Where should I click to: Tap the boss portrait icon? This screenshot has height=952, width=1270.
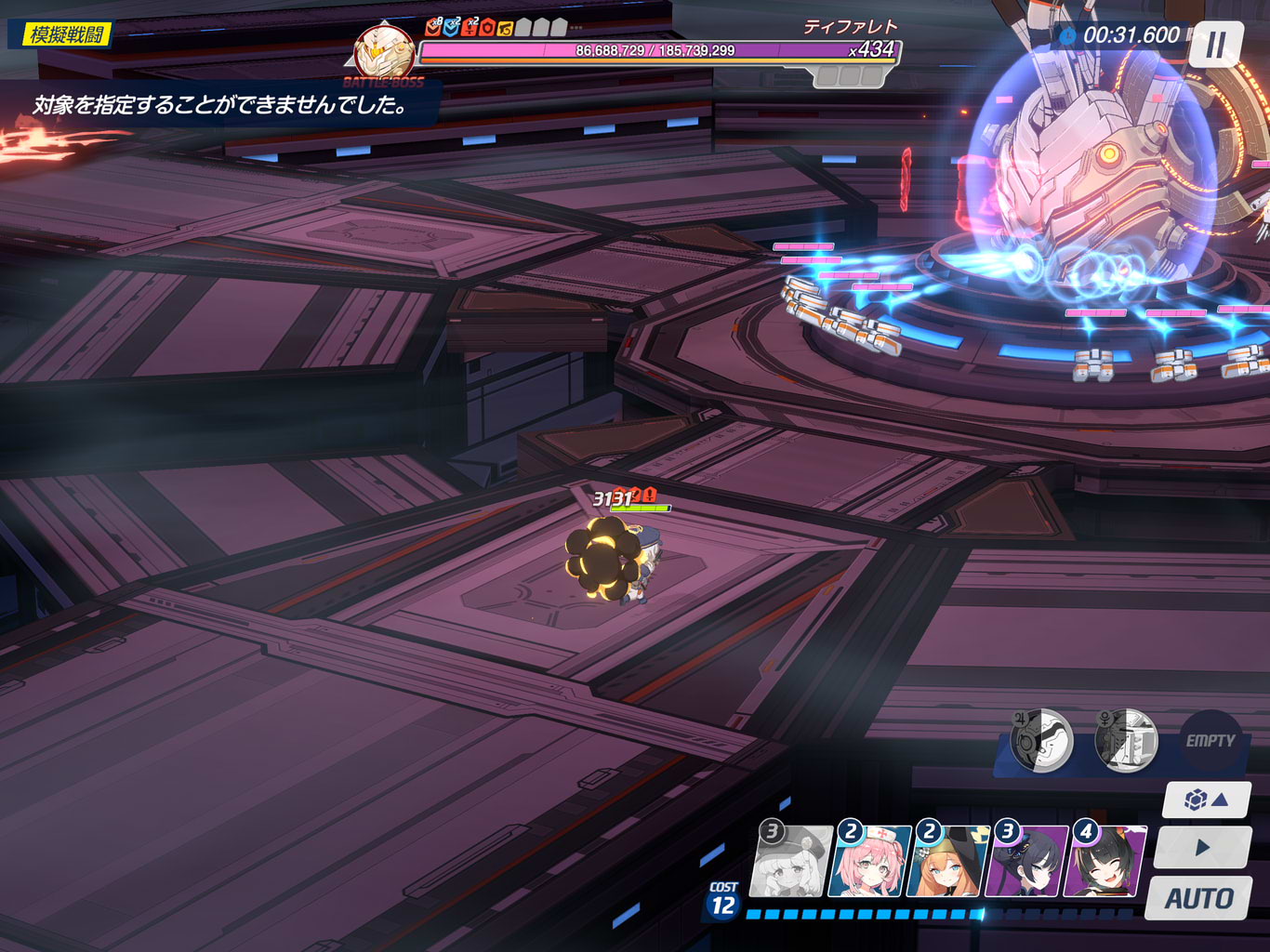click(x=384, y=52)
